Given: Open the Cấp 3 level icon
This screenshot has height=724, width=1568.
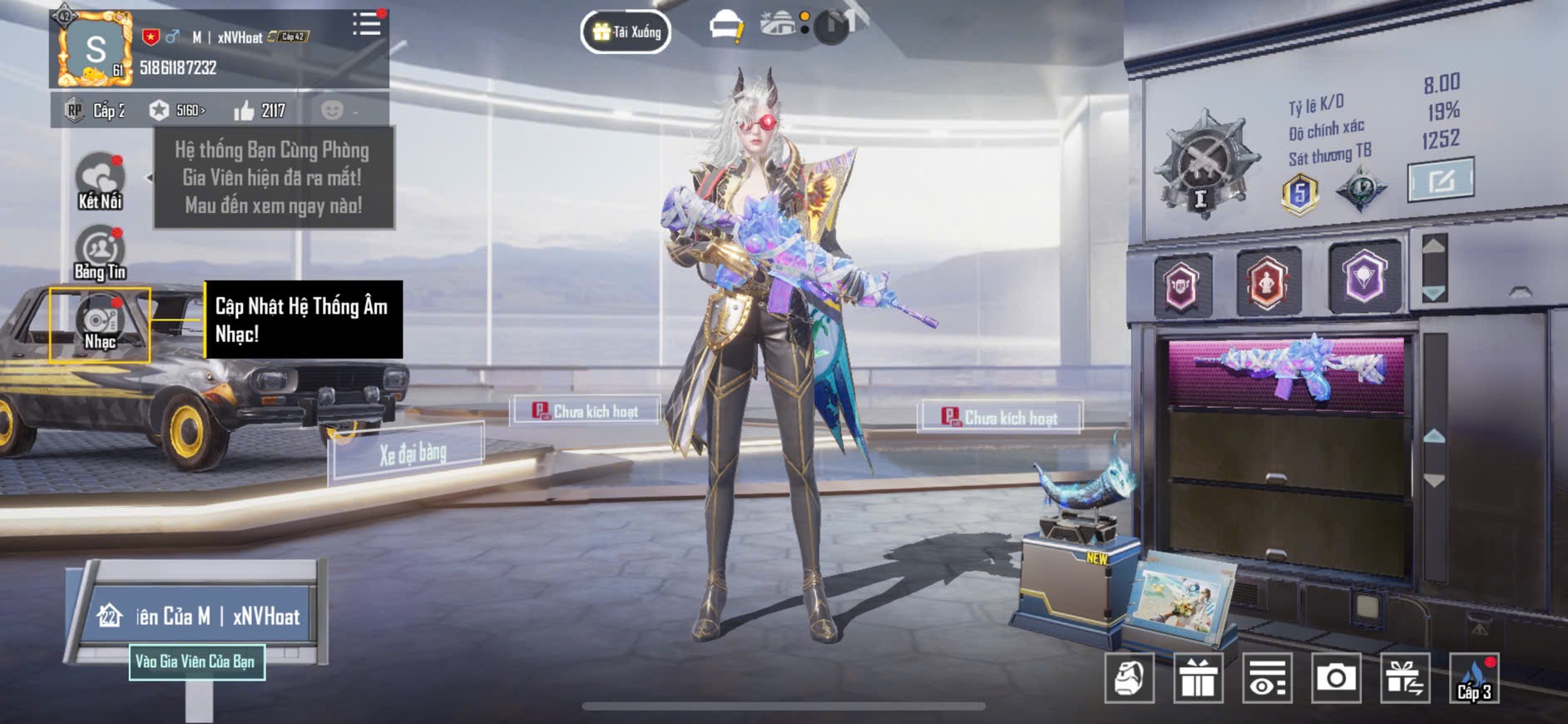Looking at the screenshot, I should tap(1474, 678).
